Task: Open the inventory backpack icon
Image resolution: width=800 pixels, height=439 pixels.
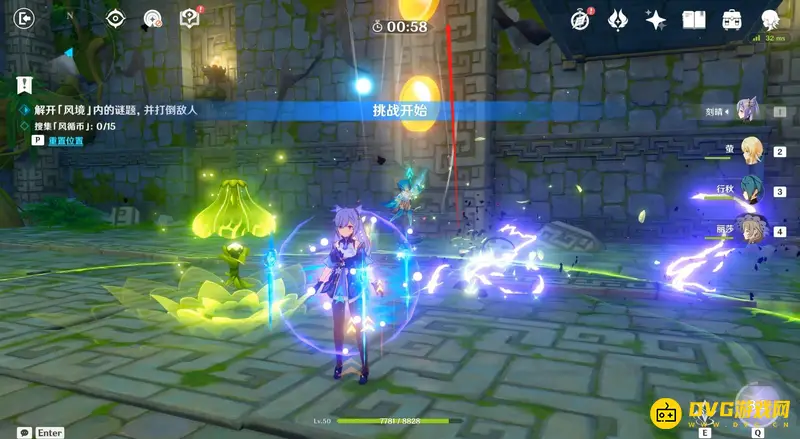Action: click(732, 19)
